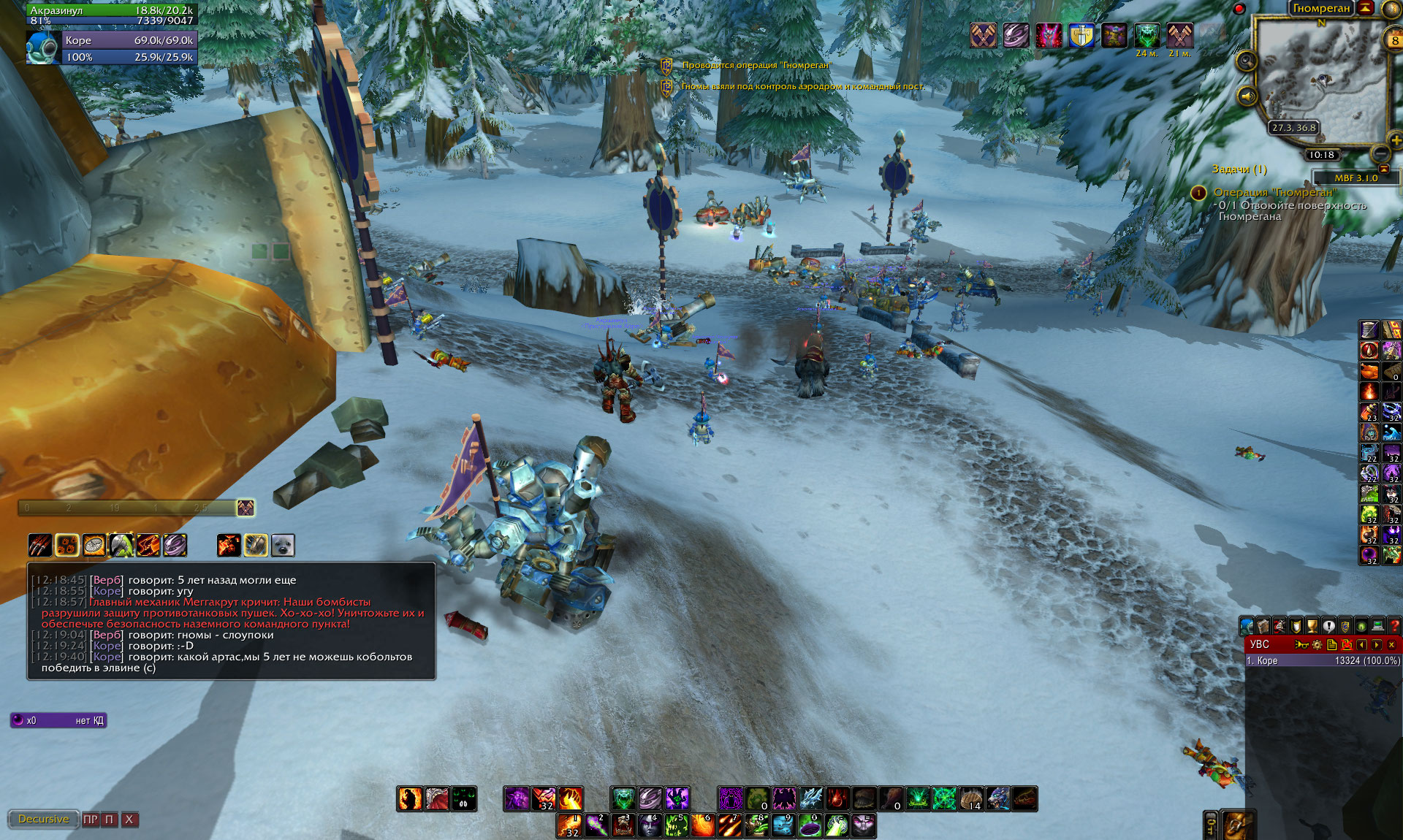This screenshot has height=840, width=1403.
Task: Activate the action bar ability in slot 1
Action: 570,826
